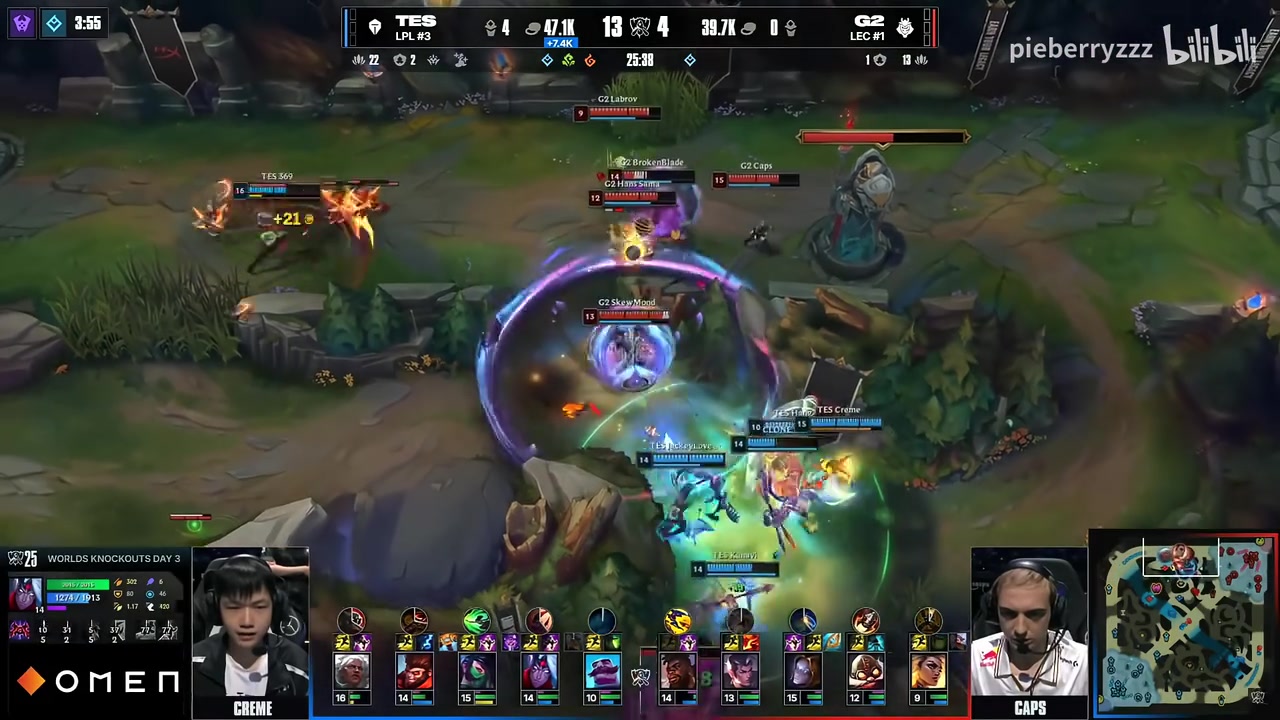Select Akali's green-masked champion portrait
The height and width of the screenshot is (720, 1280).
pos(477,669)
